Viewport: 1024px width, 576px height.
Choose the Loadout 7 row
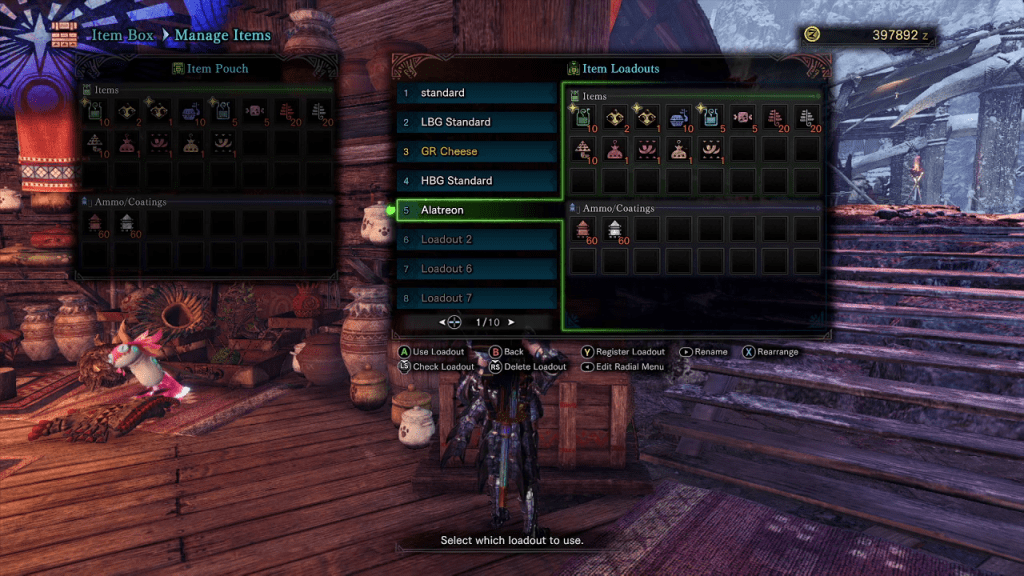pos(476,298)
